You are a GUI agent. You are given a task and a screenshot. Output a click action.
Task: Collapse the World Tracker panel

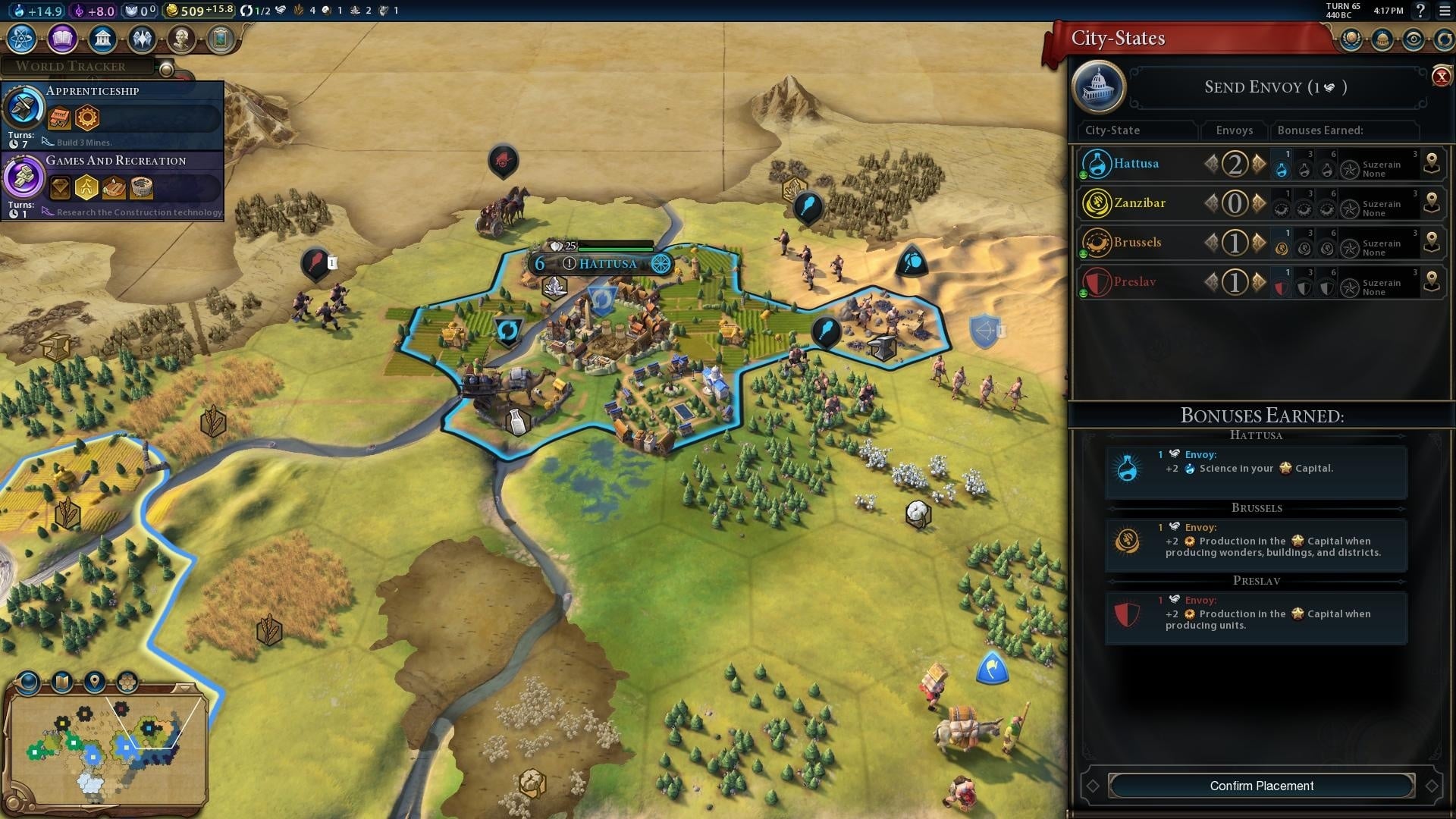pyautogui.click(x=166, y=70)
